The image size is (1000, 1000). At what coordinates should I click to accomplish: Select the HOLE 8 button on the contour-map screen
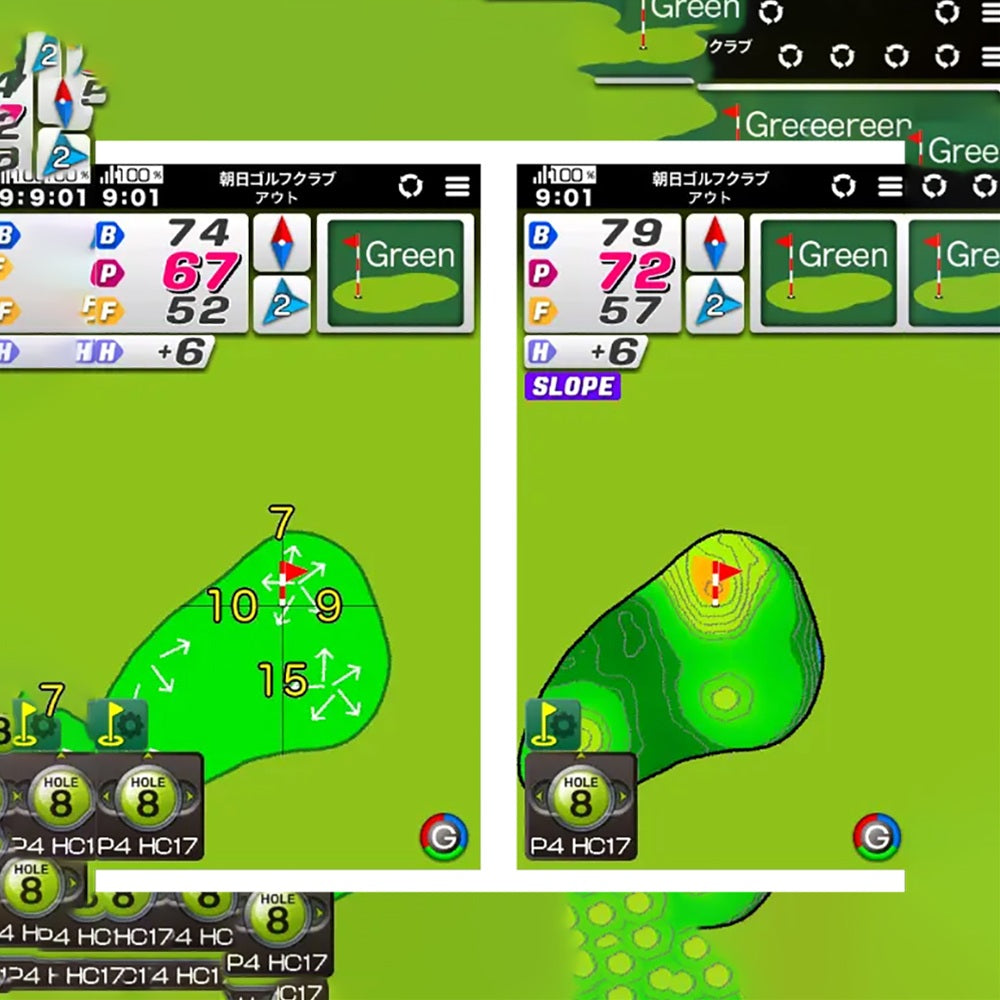(580, 799)
